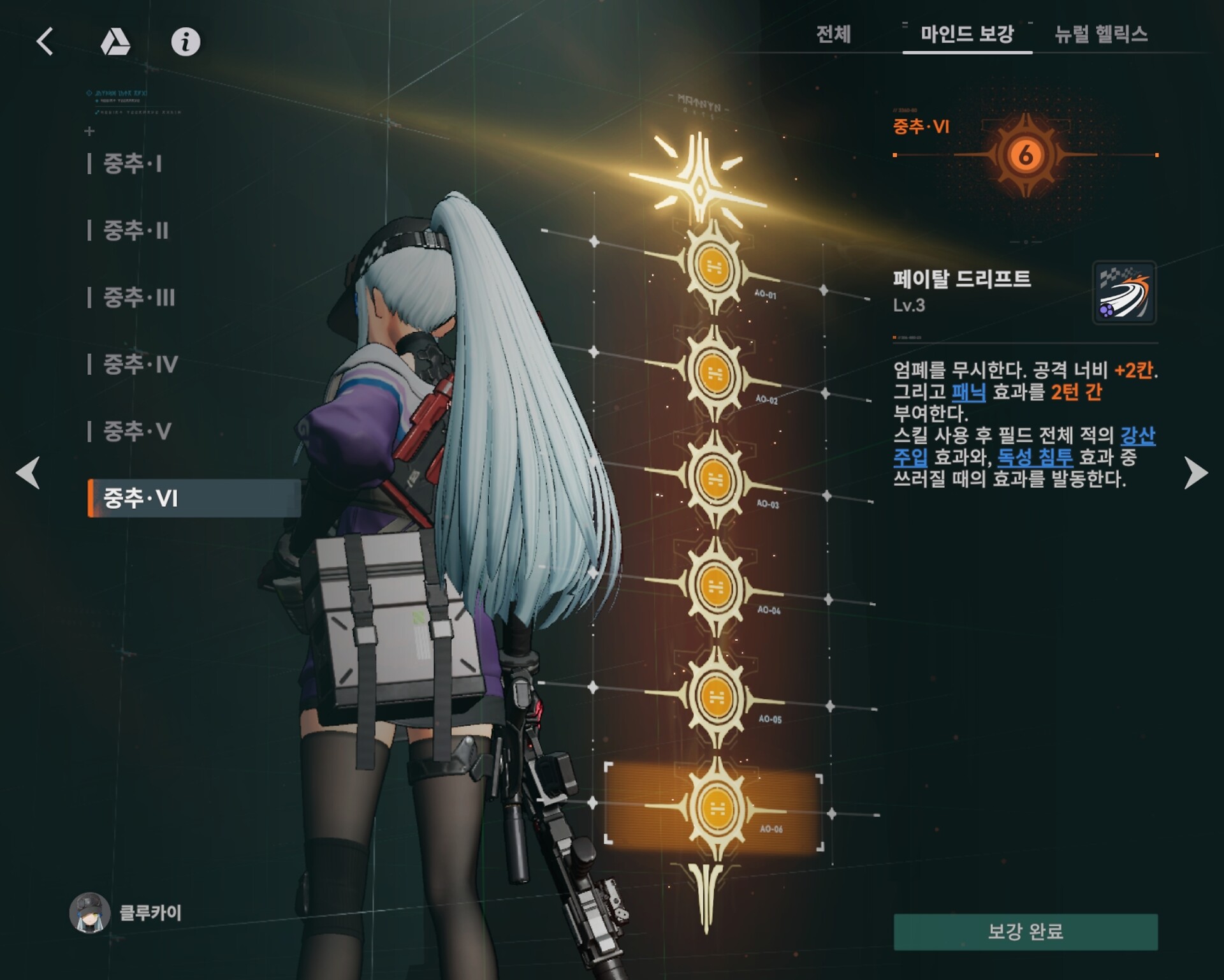Choose 중추·I from the list
1224x980 pixels.
point(133,164)
